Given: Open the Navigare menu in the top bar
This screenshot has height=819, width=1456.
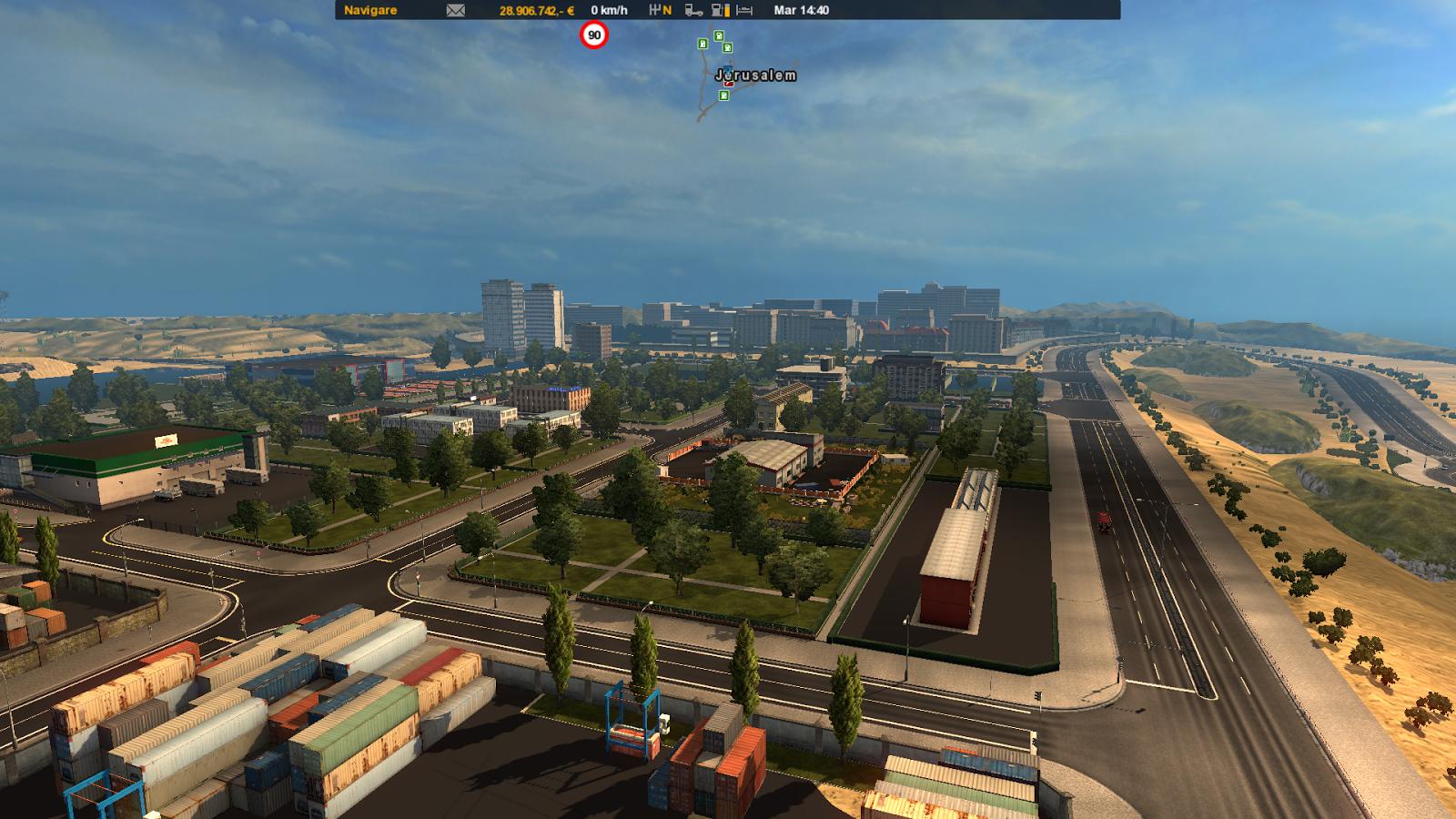Looking at the screenshot, I should [370, 11].
